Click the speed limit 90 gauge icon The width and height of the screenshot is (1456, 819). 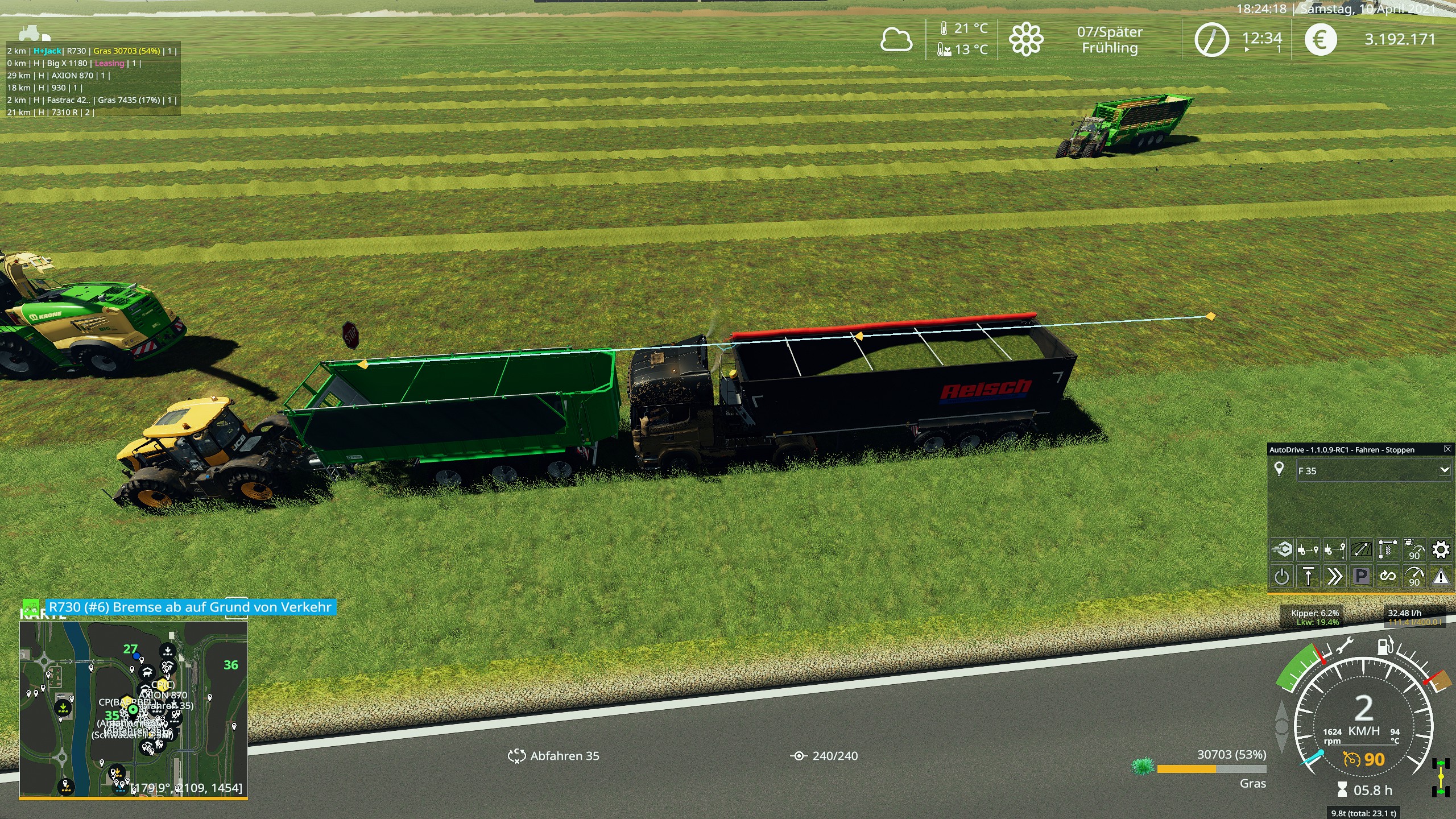click(1414, 577)
